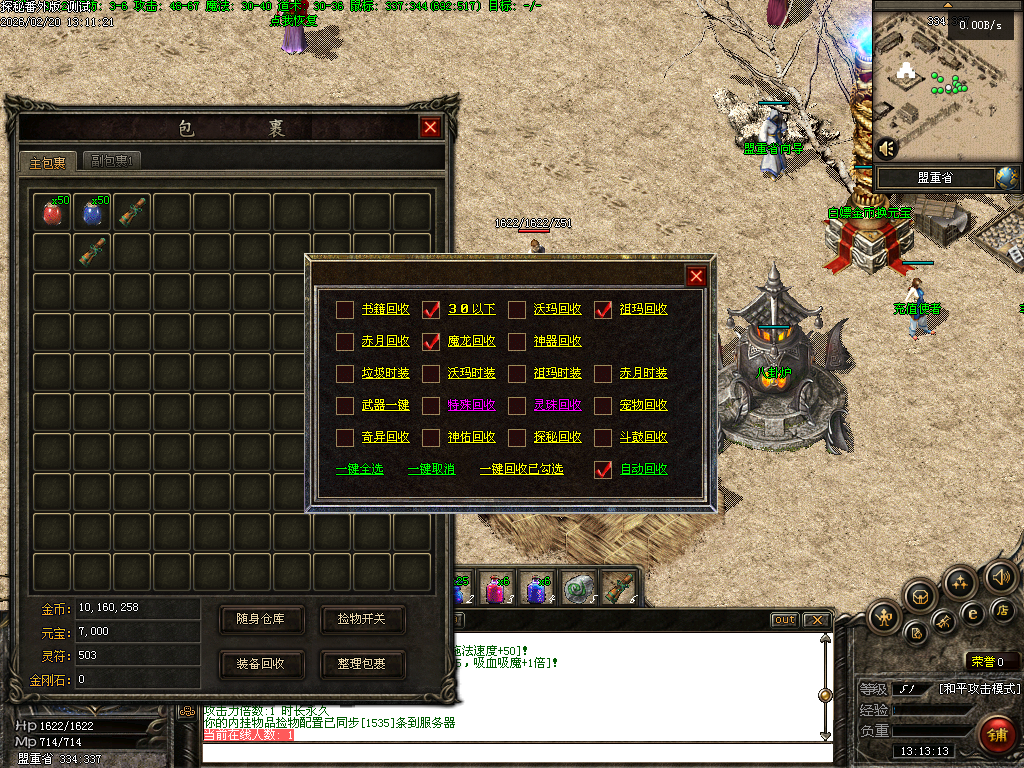The image size is (1024, 768).
Task: Enable the 神器回收 checkbox
Action: pyautogui.click(x=517, y=341)
